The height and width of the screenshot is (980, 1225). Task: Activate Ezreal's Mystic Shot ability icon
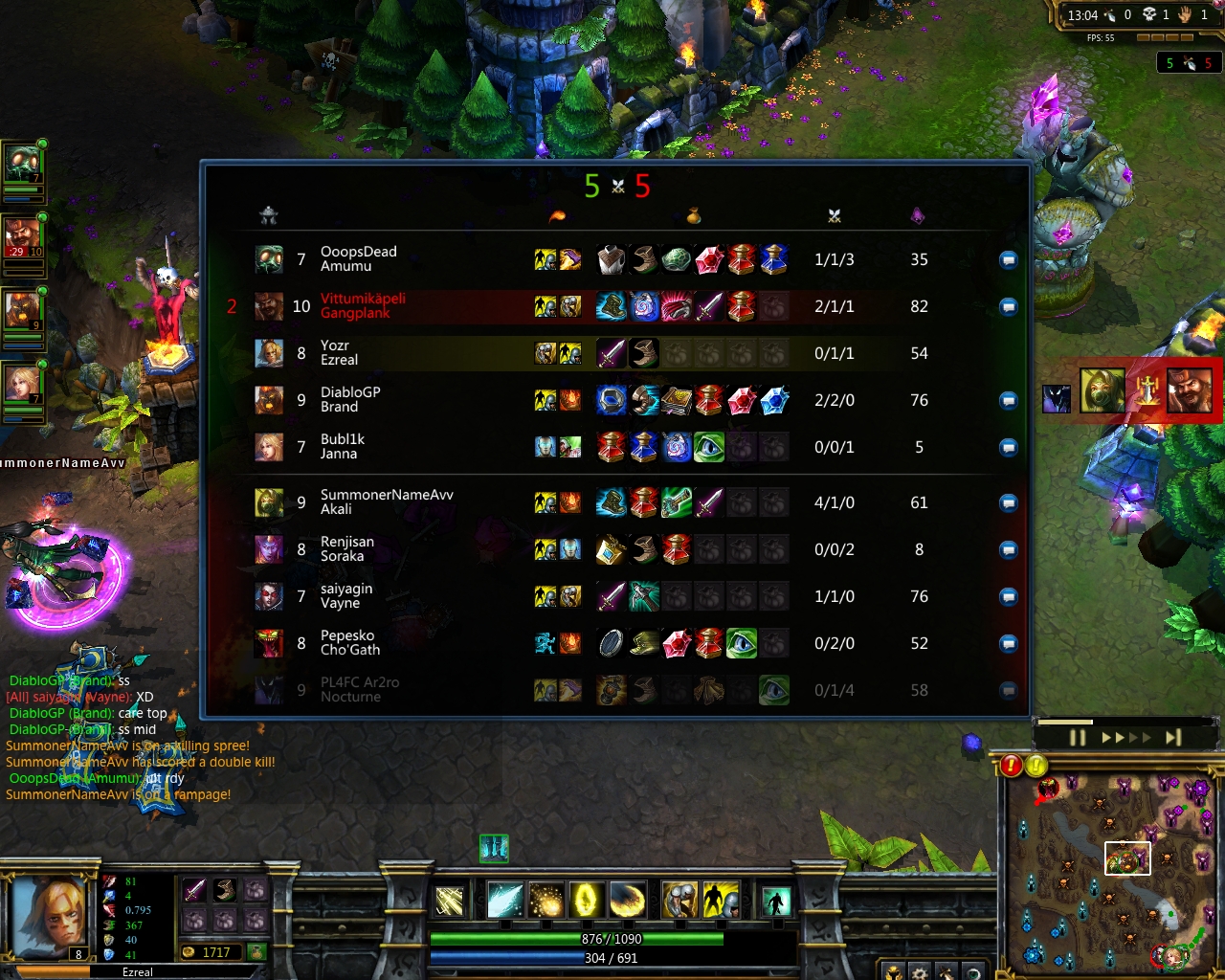tap(504, 900)
